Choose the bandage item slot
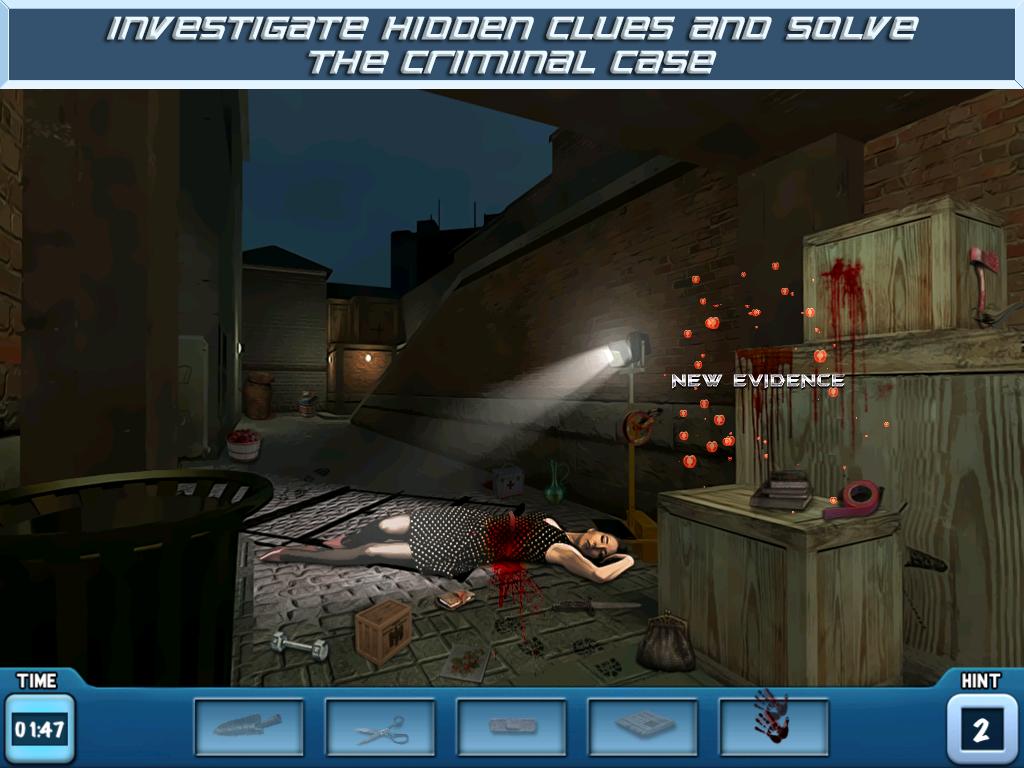This screenshot has width=1024, height=768. (x=511, y=726)
